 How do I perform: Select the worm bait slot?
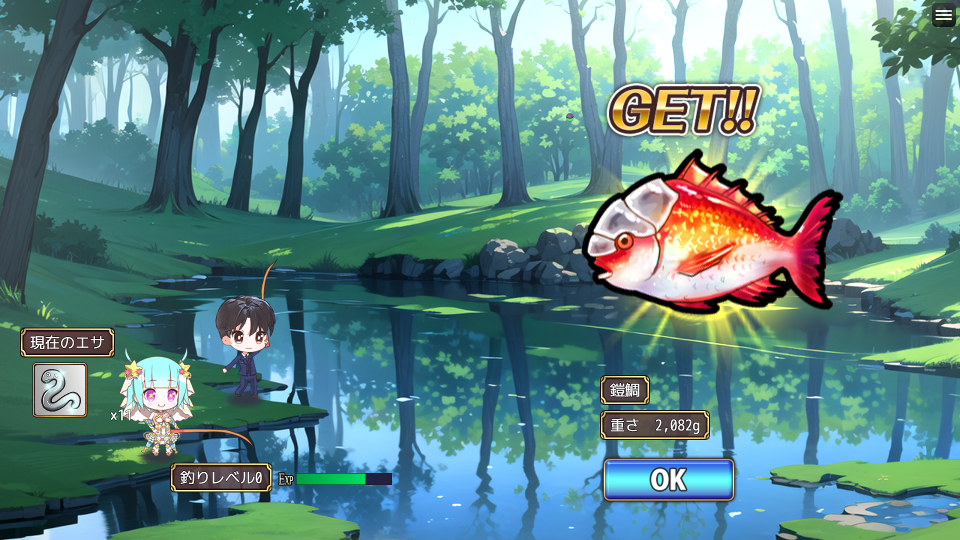[60, 389]
